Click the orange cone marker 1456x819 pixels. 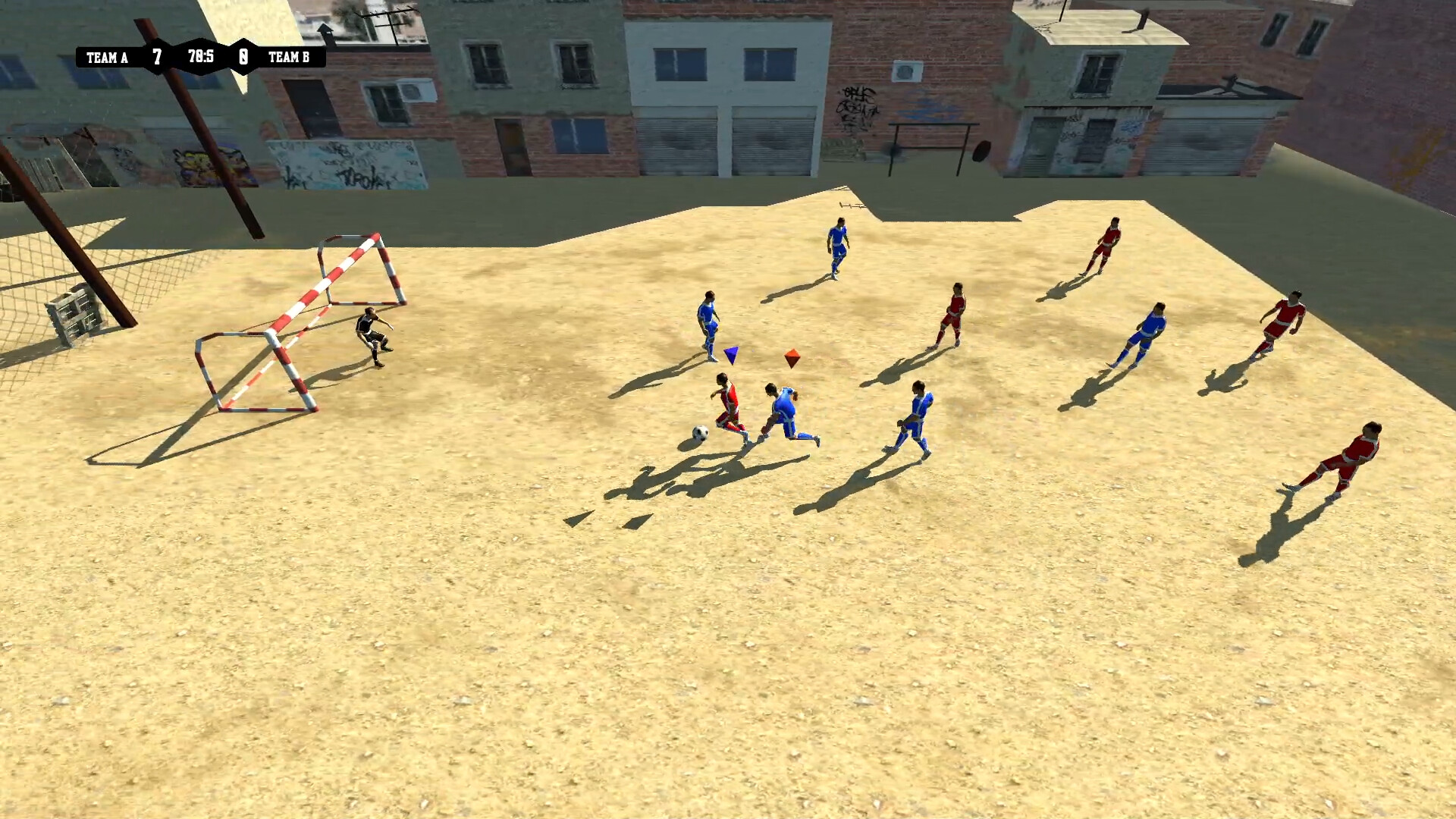point(793,353)
